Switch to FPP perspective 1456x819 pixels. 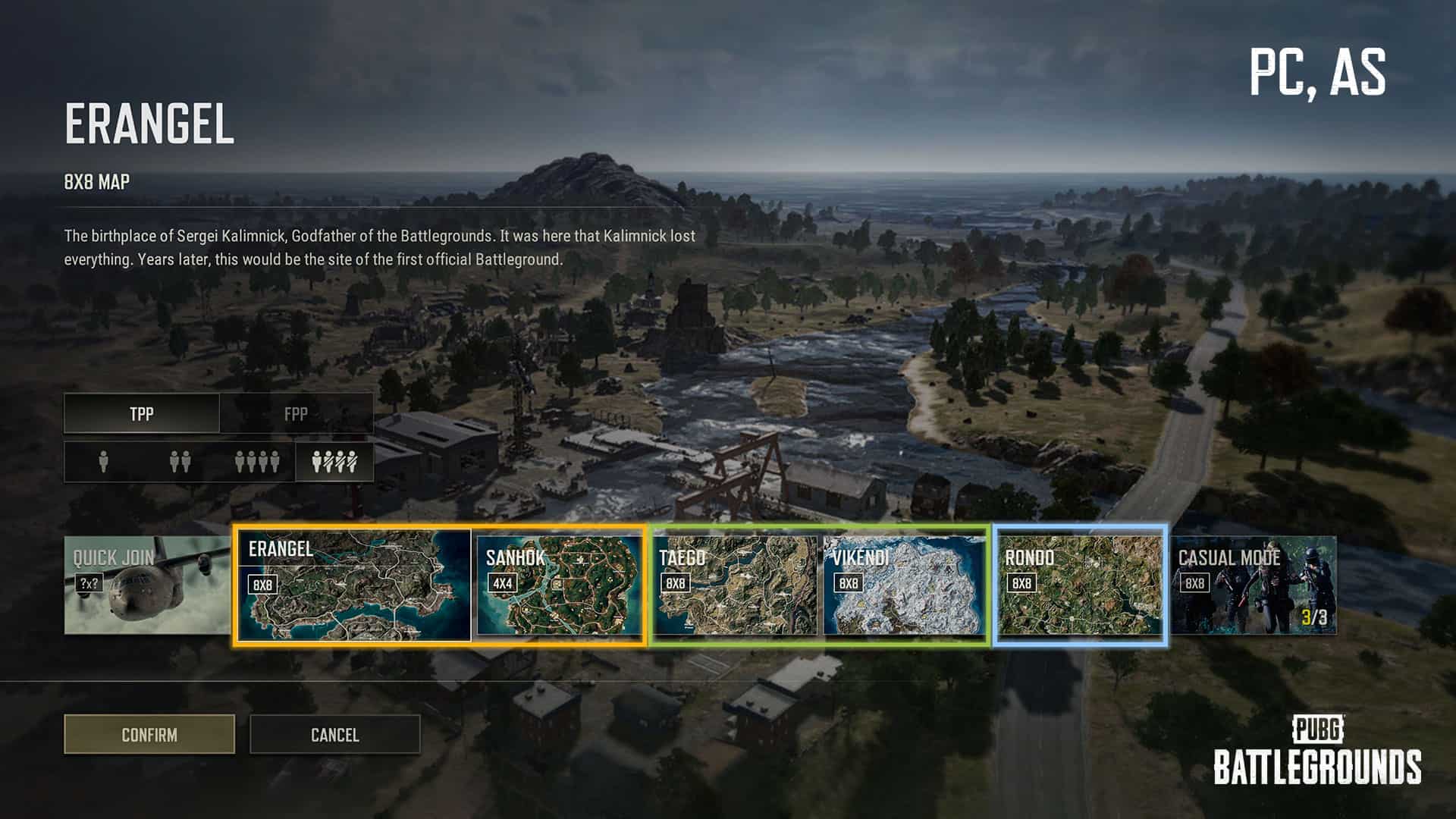pos(296,413)
